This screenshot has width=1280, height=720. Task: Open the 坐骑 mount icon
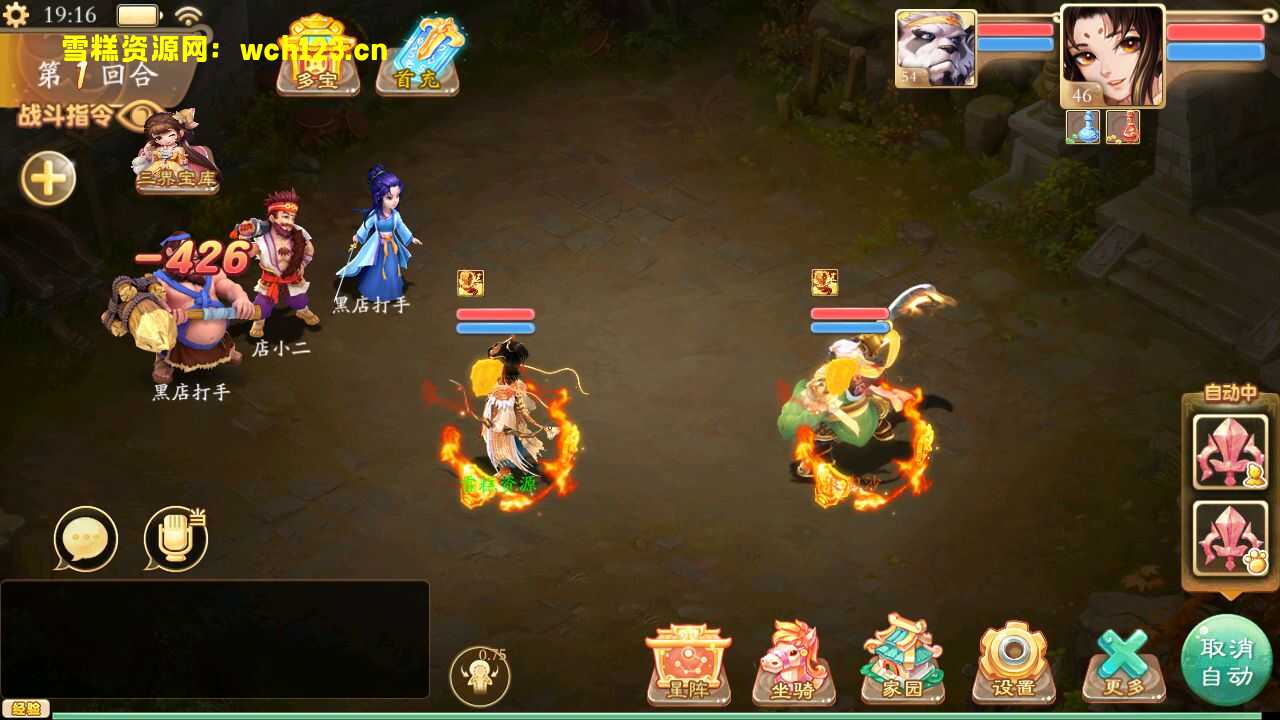(x=795, y=660)
